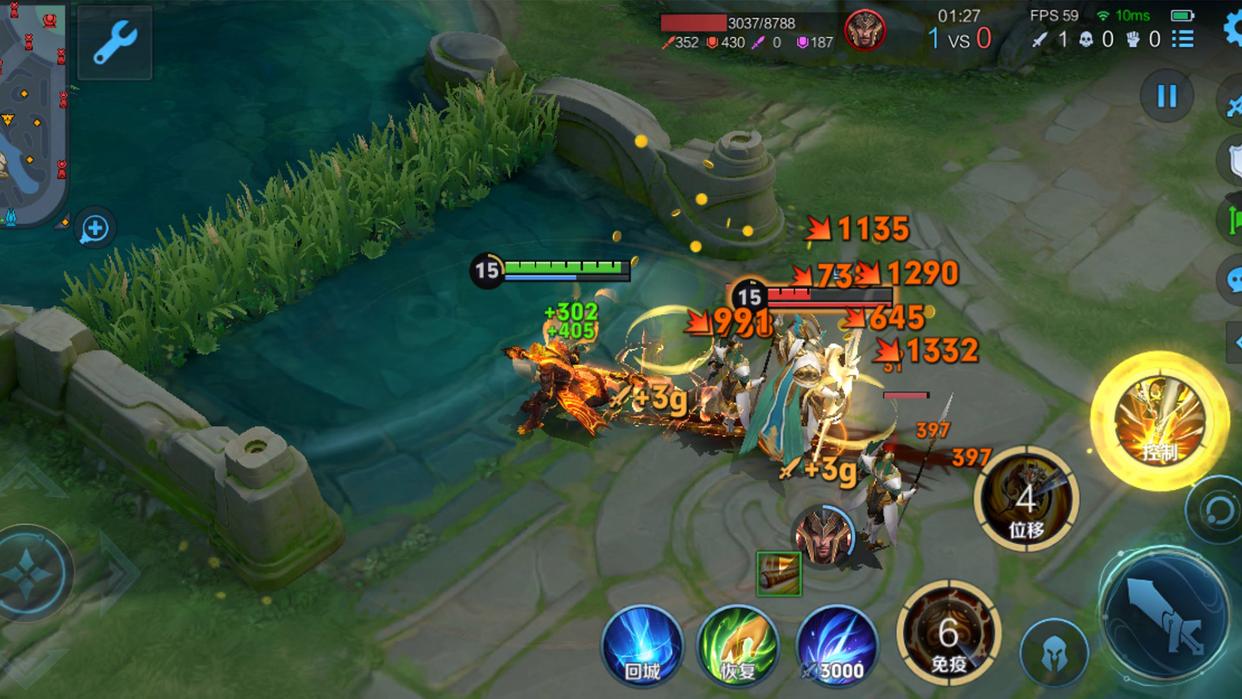Open the minimap
The width and height of the screenshot is (1242, 699).
coord(32,110)
